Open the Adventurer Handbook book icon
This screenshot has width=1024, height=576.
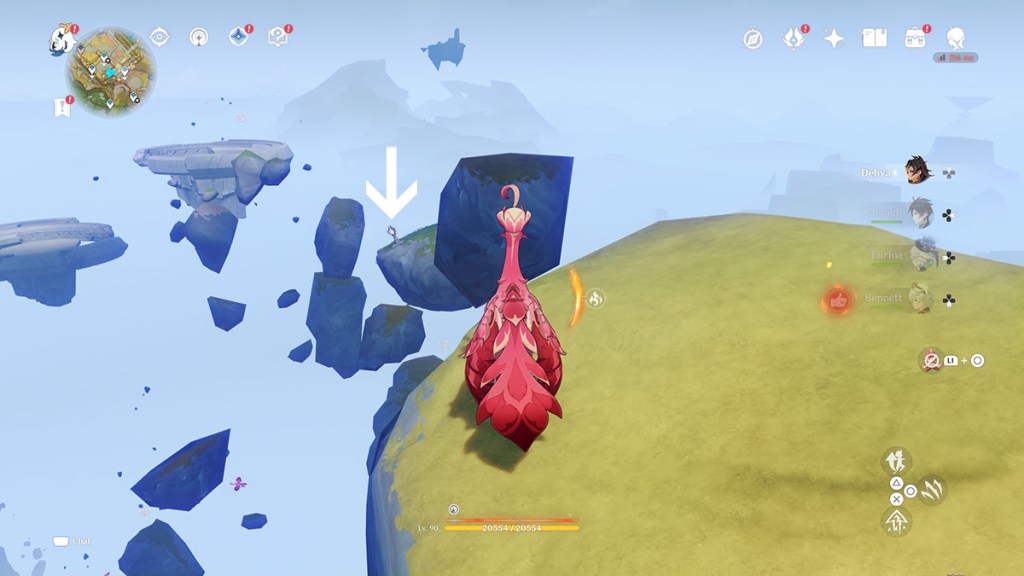point(875,38)
